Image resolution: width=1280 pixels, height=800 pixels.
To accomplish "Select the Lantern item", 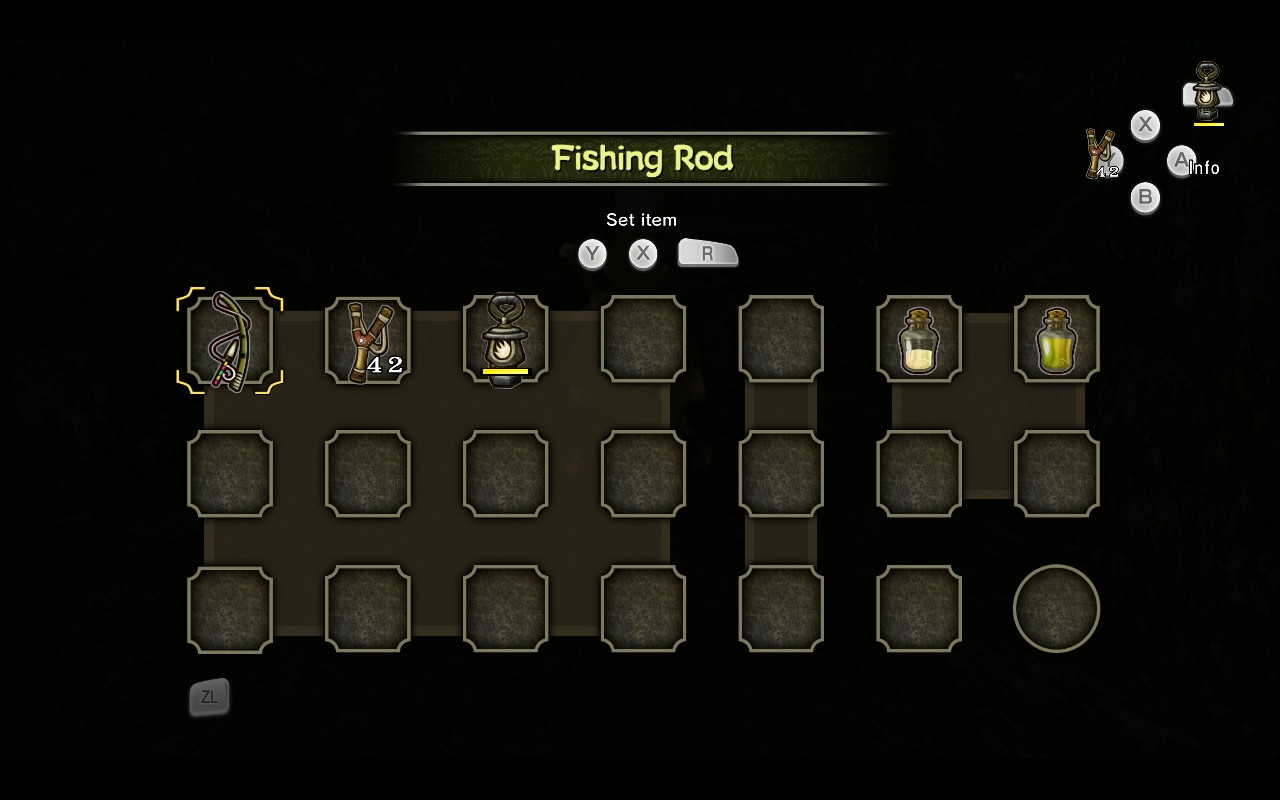I will coord(505,340).
